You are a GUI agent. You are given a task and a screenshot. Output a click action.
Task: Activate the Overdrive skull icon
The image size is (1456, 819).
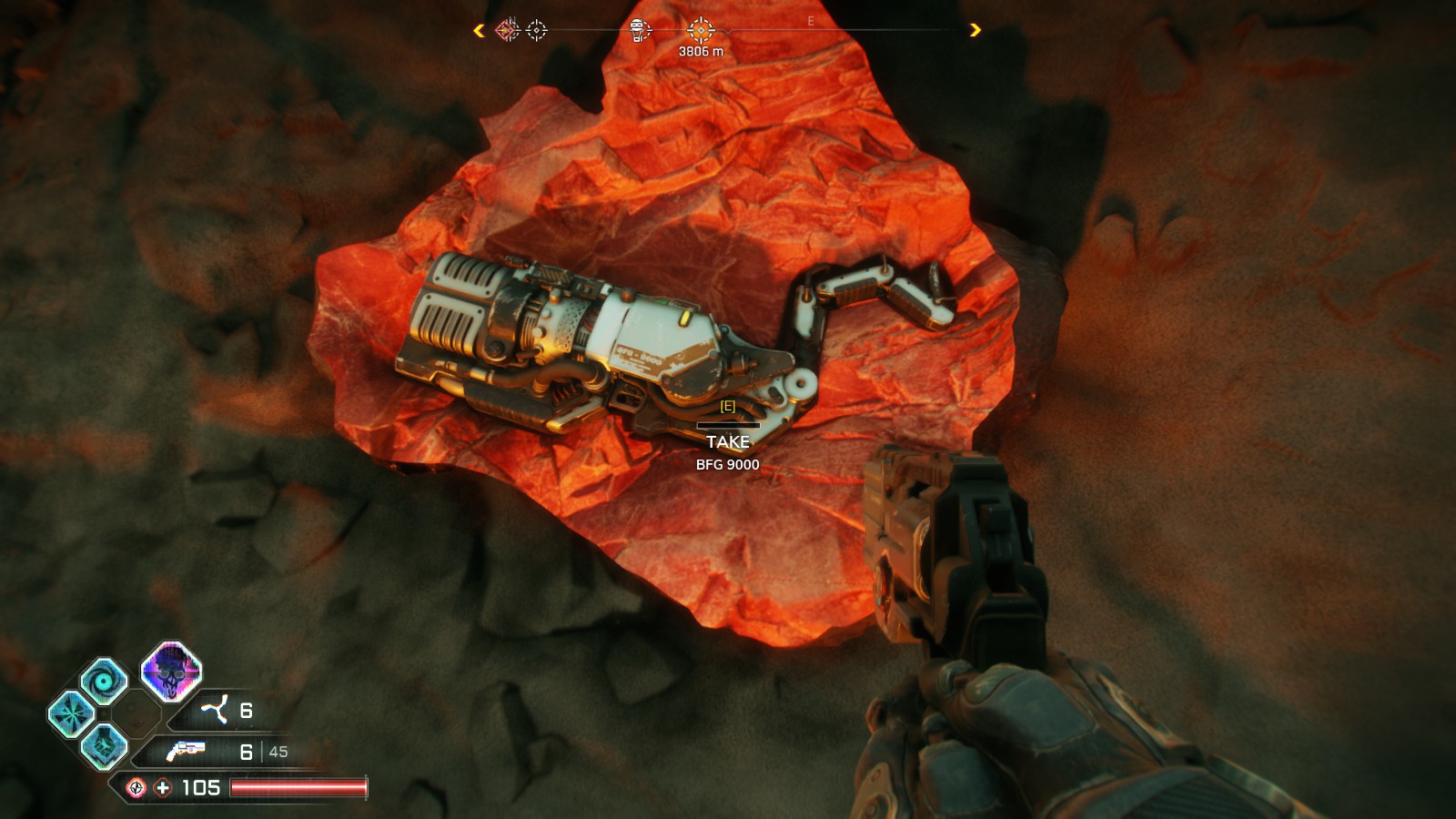[x=171, y=672]
